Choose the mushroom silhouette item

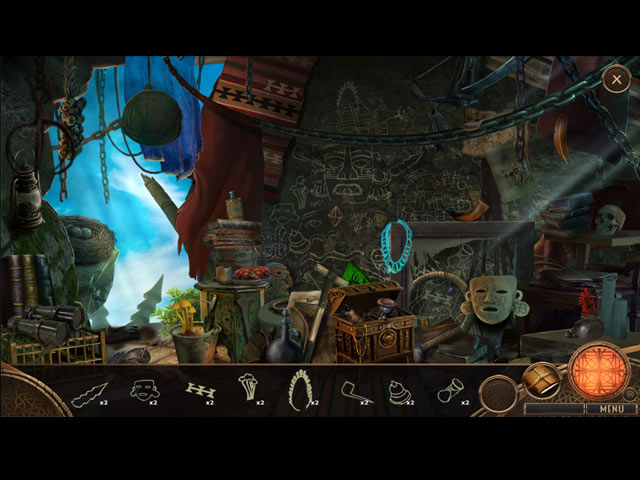(x=247, y=388)
